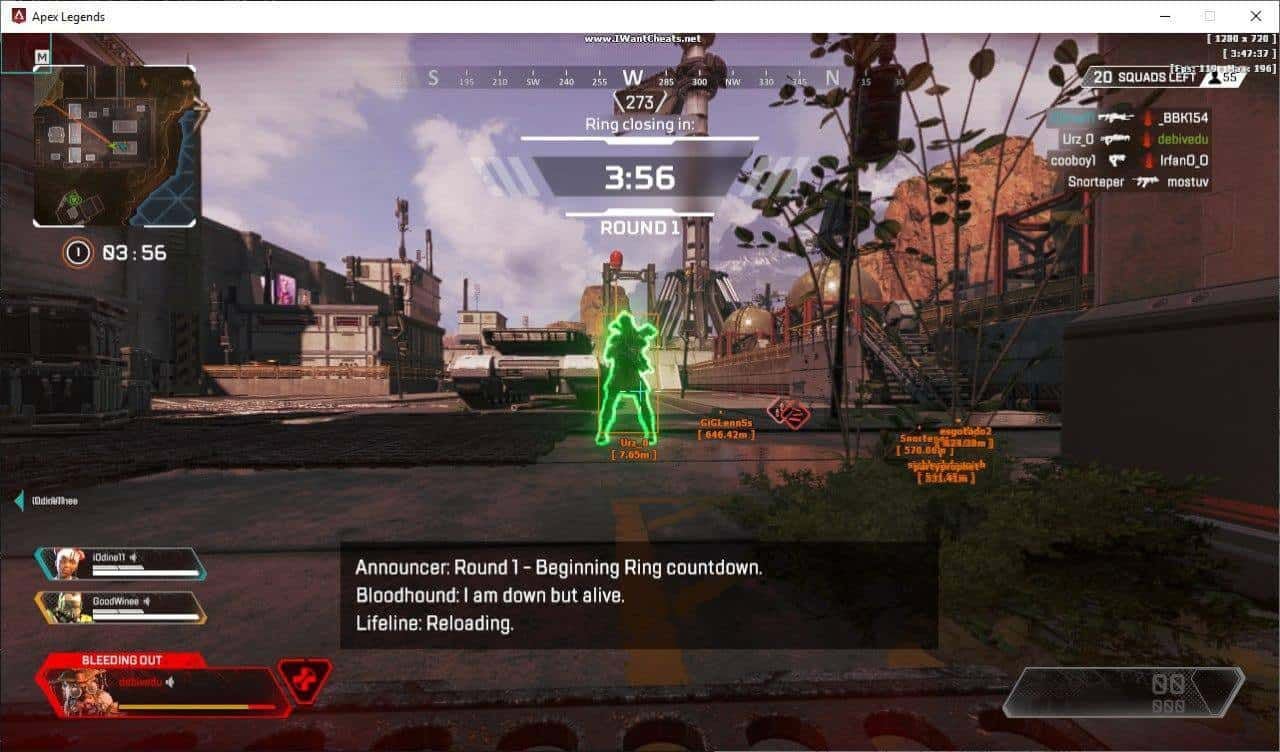The width and height of the screenshot is (1280, 752).
Task: Minimize the Apex Legends window
Action: click(1165, 16)
